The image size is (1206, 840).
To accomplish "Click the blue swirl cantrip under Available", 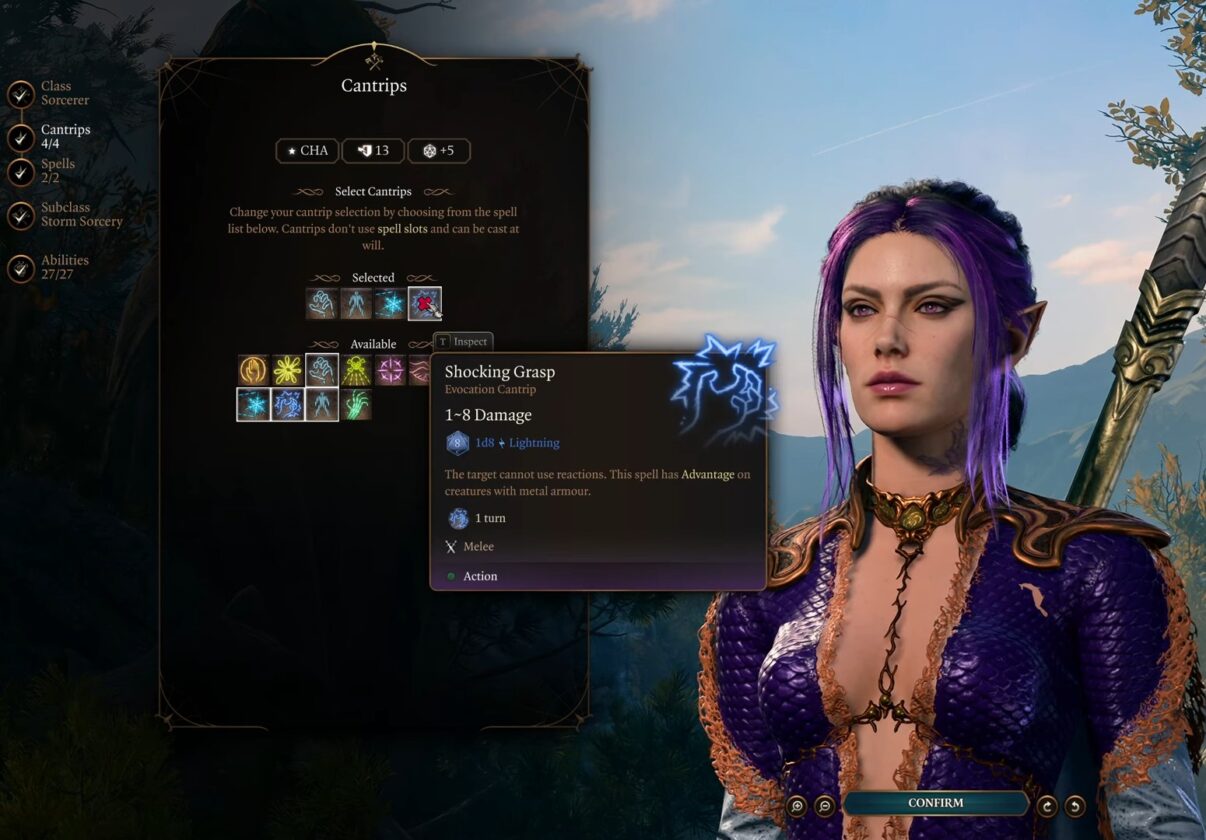I will (288, 405).
